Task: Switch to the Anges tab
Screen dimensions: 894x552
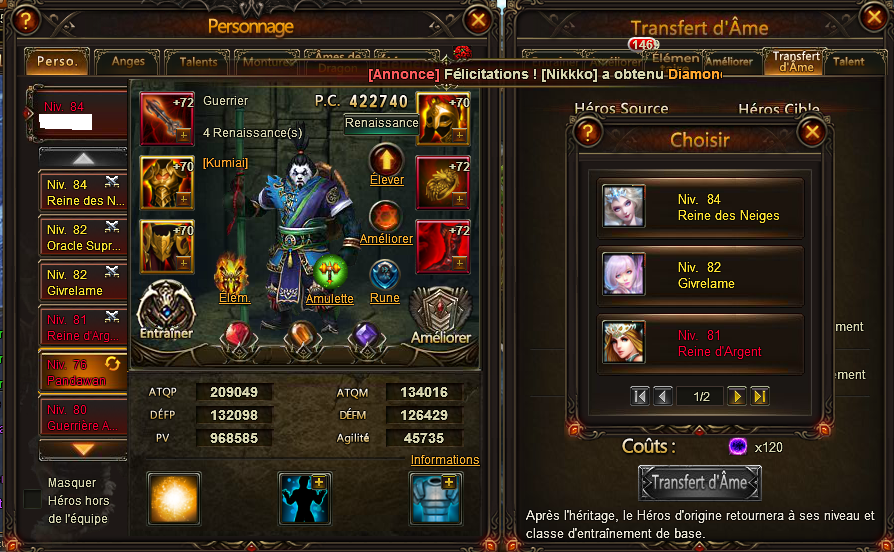Action: coord(128,62)
